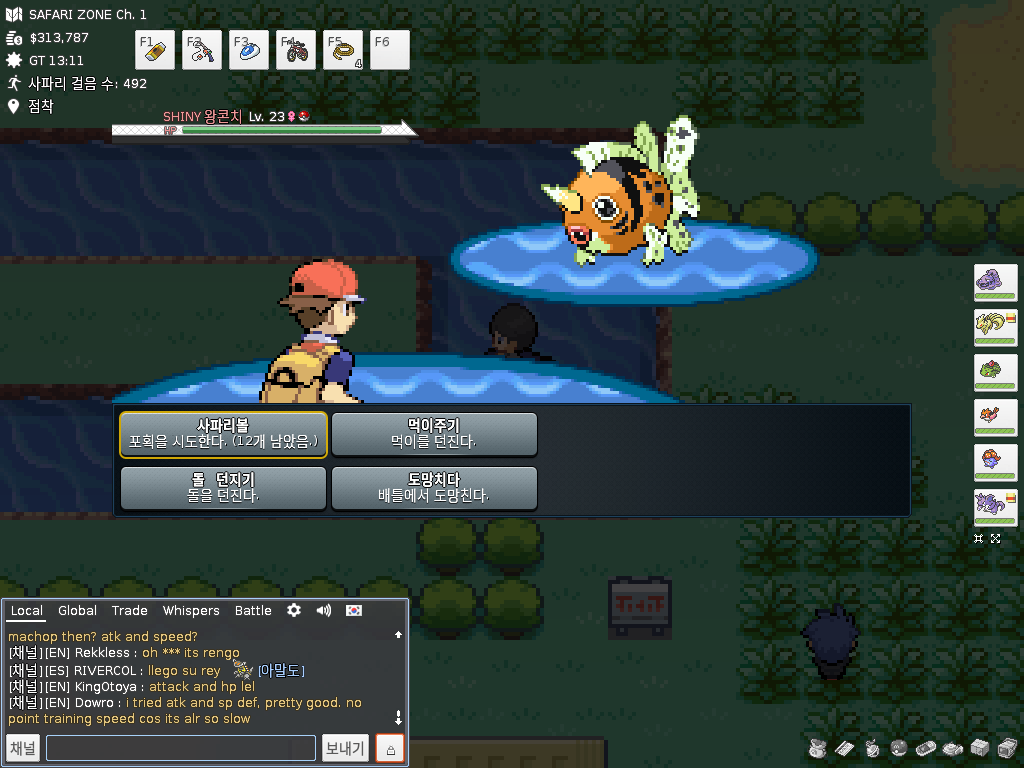Choose the 먹이주기 bait option

coord(434,435)
